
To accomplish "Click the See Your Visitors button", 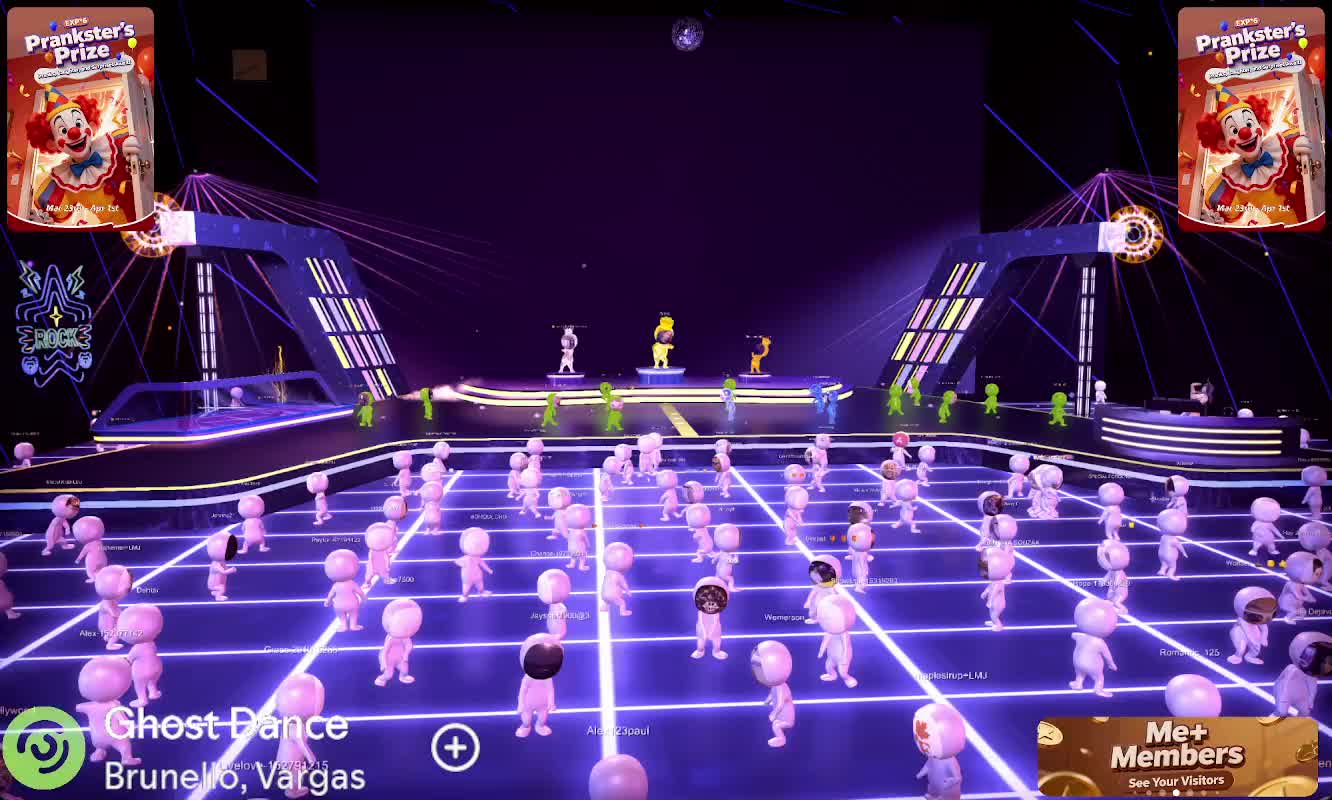I will pyautogui.click(x=1176, y=781).
